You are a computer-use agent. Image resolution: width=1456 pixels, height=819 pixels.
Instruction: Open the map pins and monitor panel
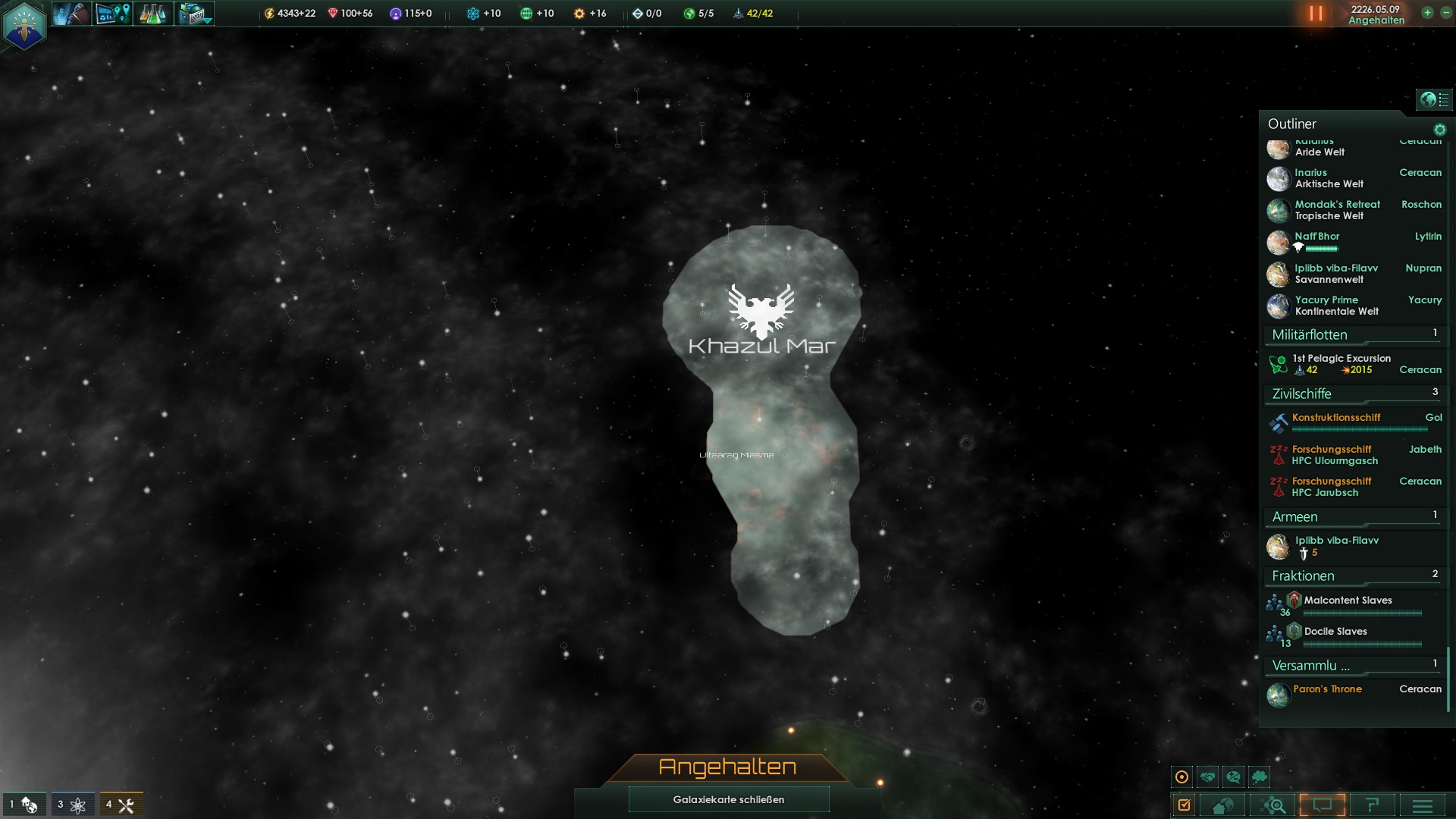113,14
